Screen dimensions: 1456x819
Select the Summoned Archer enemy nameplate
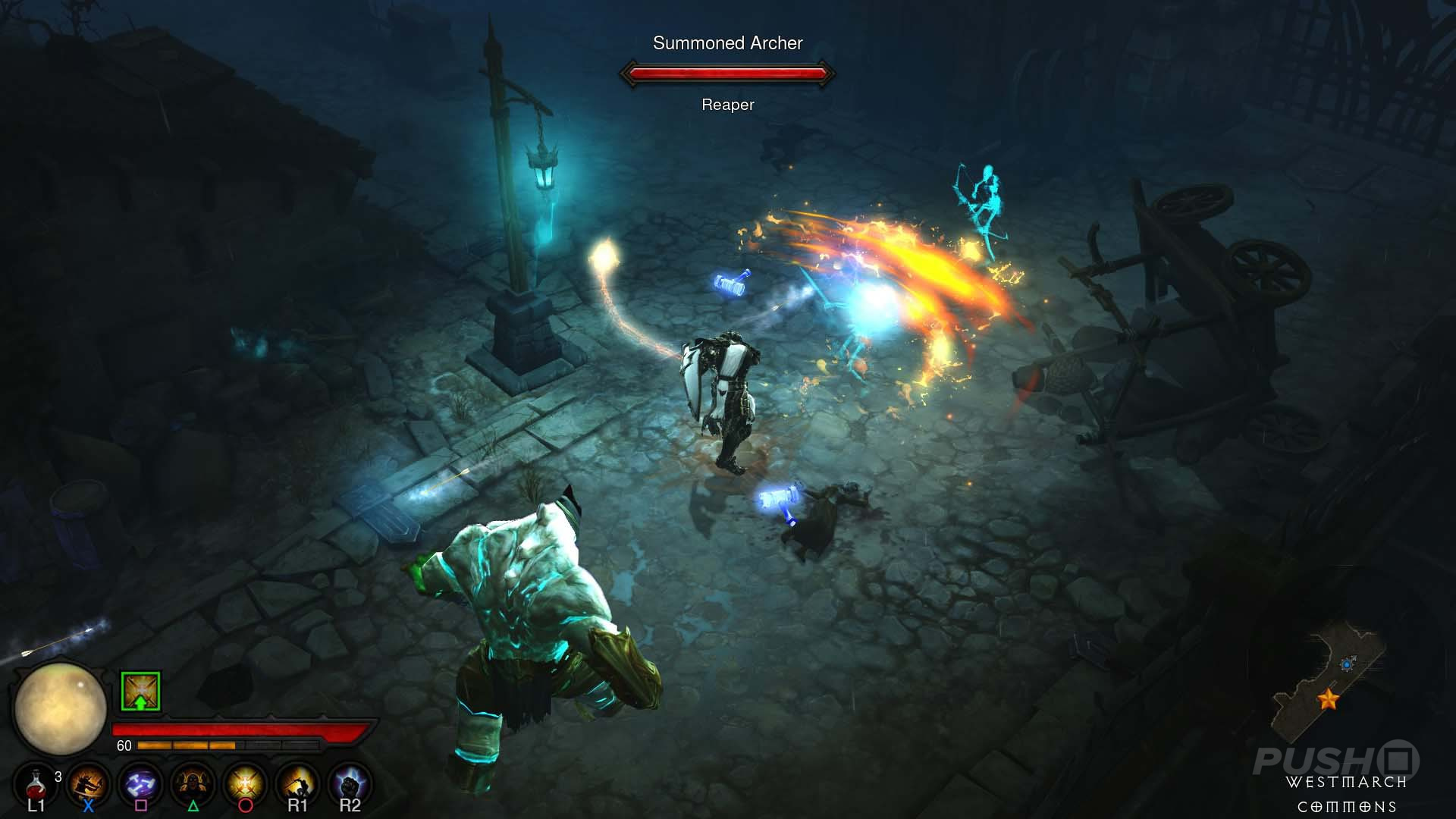726,43
